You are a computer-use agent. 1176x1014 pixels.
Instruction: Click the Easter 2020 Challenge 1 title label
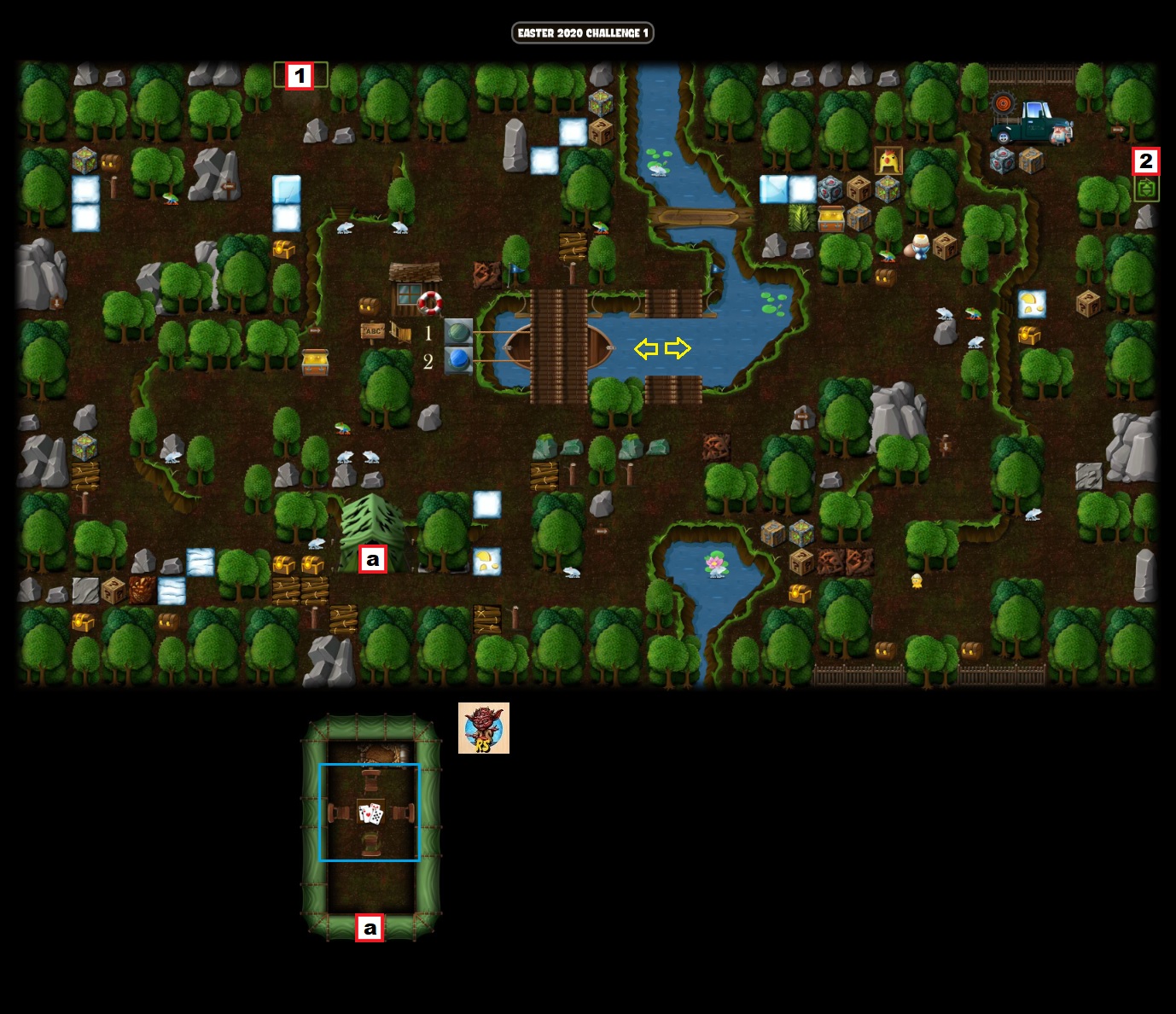click(583, 32)
